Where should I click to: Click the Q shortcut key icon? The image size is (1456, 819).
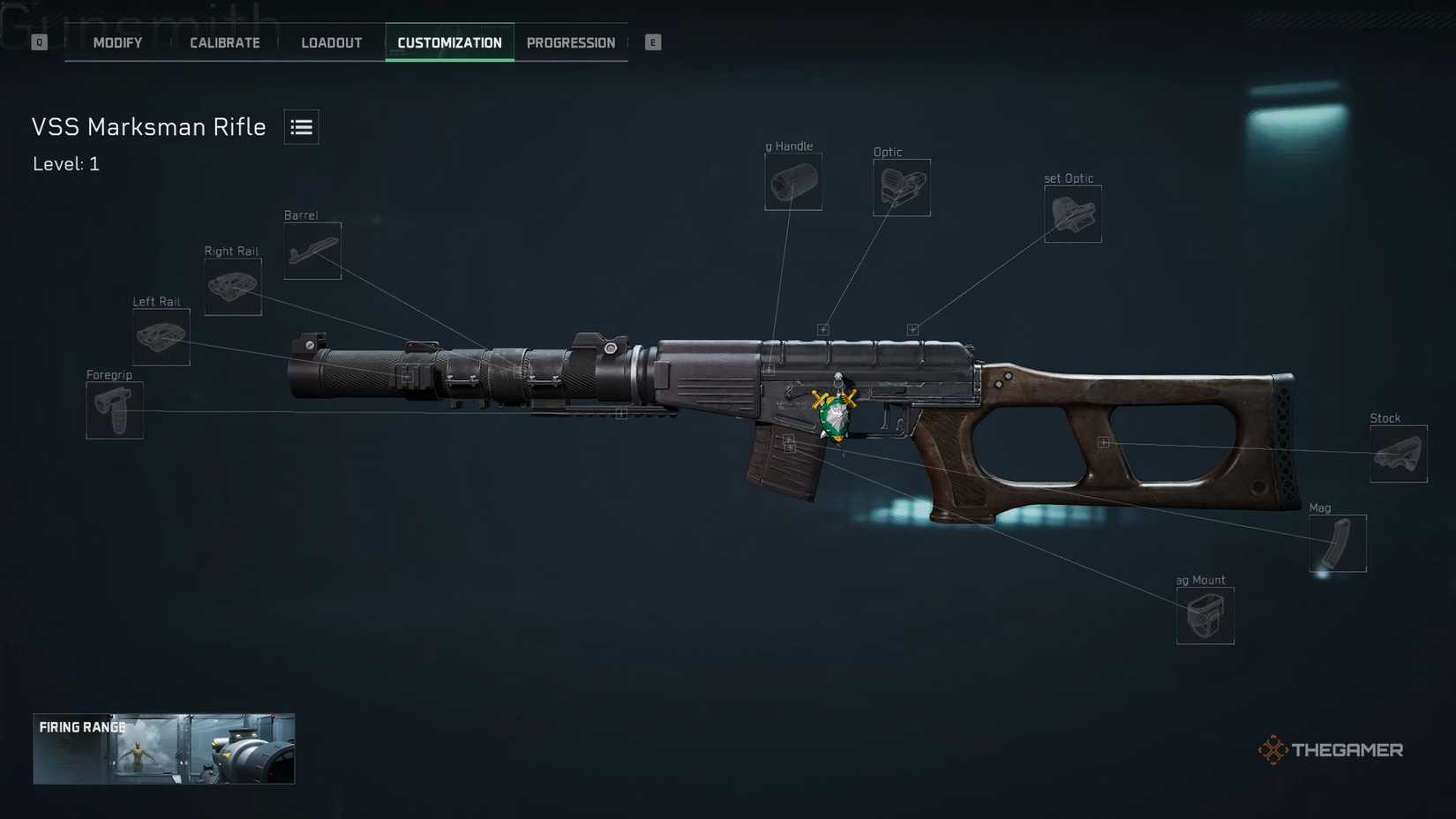38,41
